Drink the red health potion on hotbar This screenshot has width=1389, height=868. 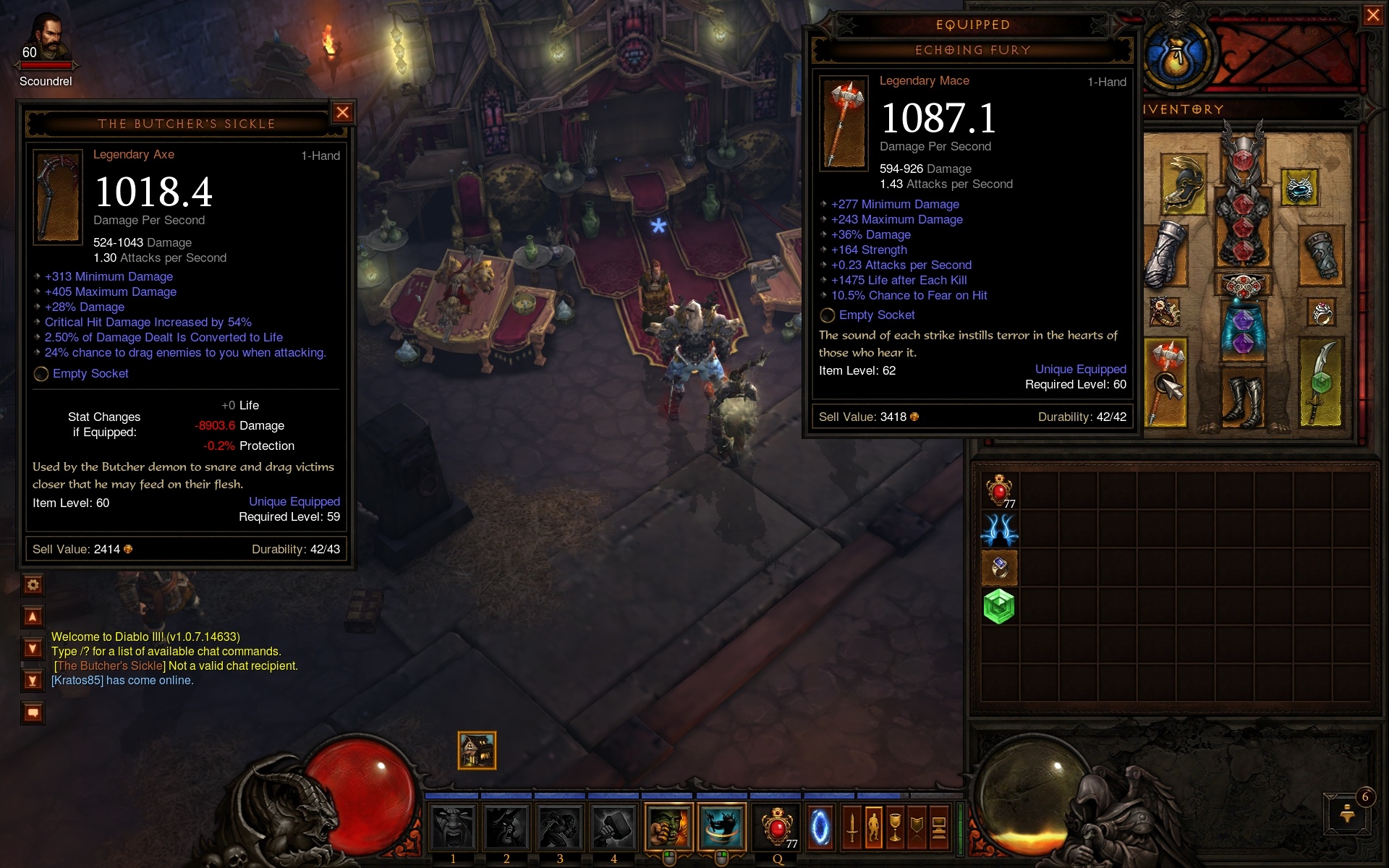[777, 827]
